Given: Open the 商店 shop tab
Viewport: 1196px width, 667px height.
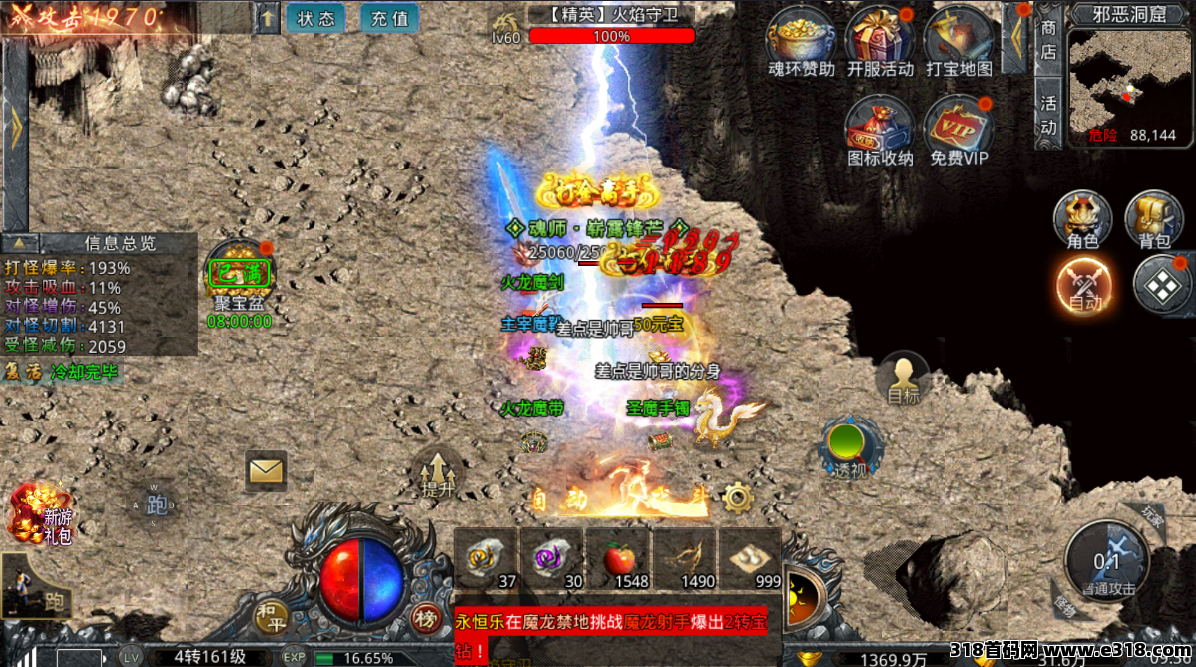Looking at the screenshot, I should [x=1048, y=40].
